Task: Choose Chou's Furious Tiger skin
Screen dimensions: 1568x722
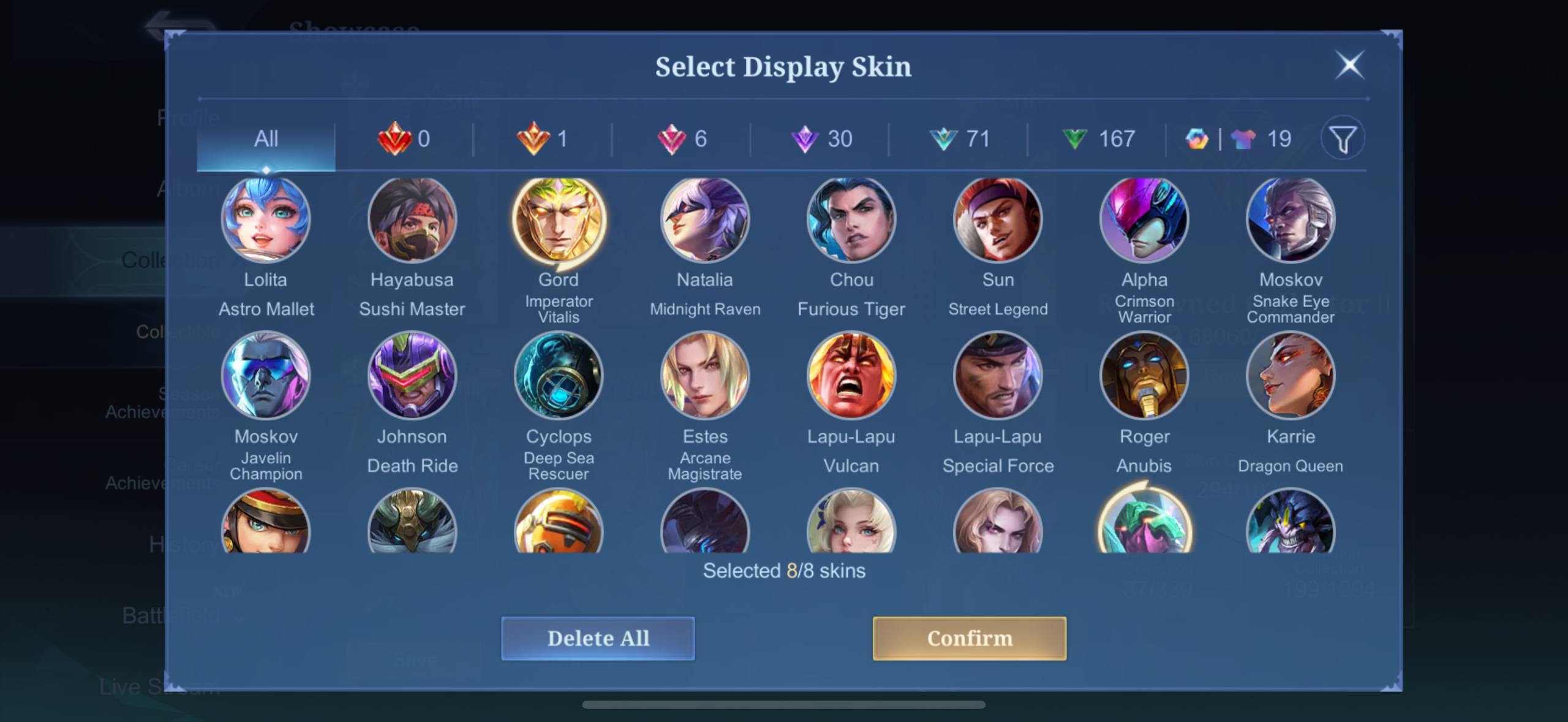Action: click(851, 219)
